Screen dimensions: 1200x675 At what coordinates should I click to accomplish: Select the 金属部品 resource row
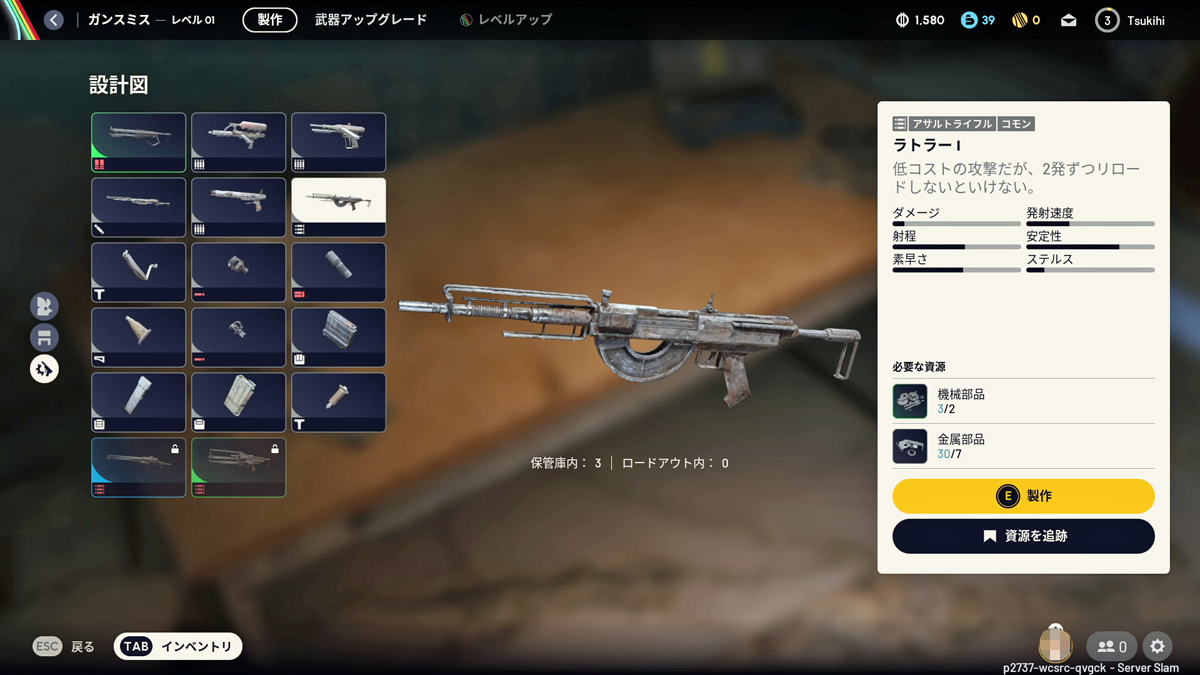(1023, 446)
